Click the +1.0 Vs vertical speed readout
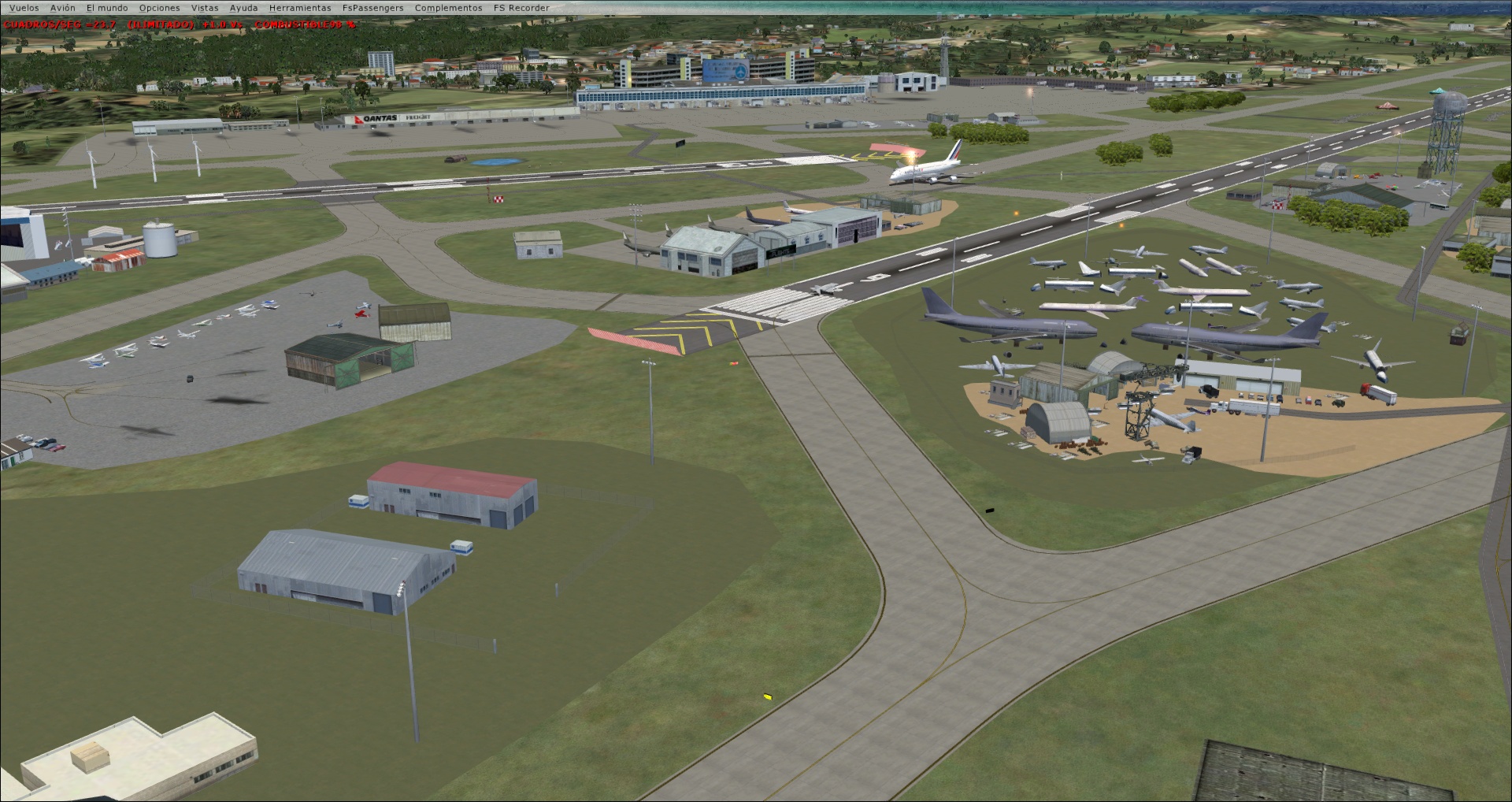 pos(220,24)
